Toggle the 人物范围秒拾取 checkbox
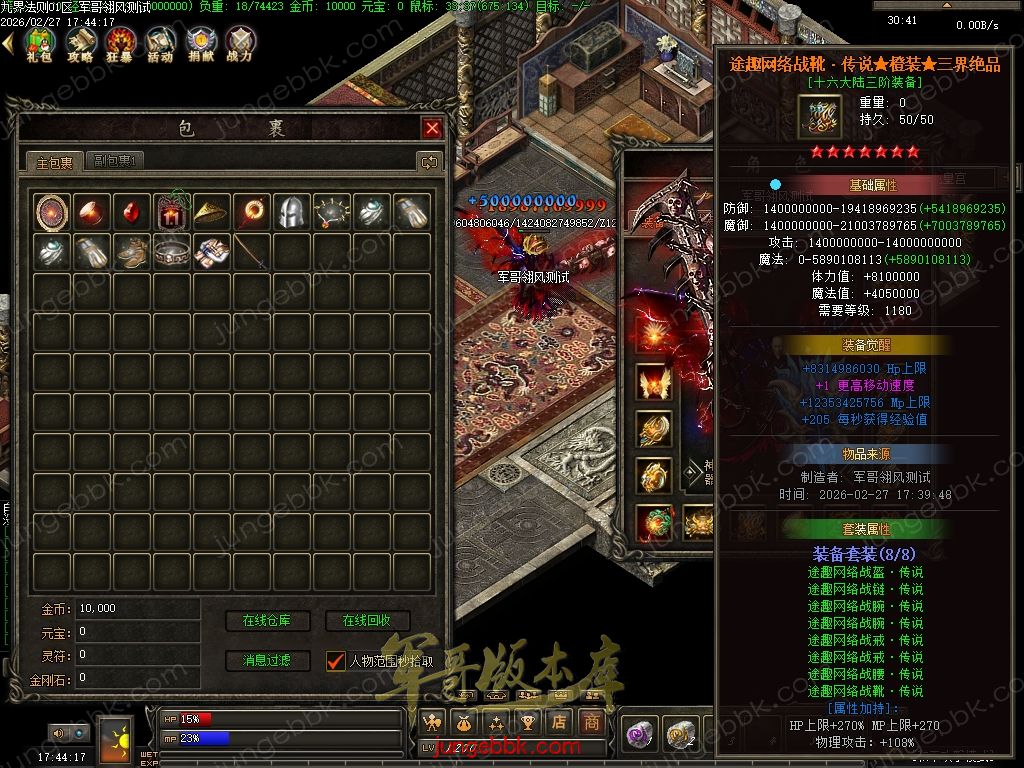 click(335, 660)
